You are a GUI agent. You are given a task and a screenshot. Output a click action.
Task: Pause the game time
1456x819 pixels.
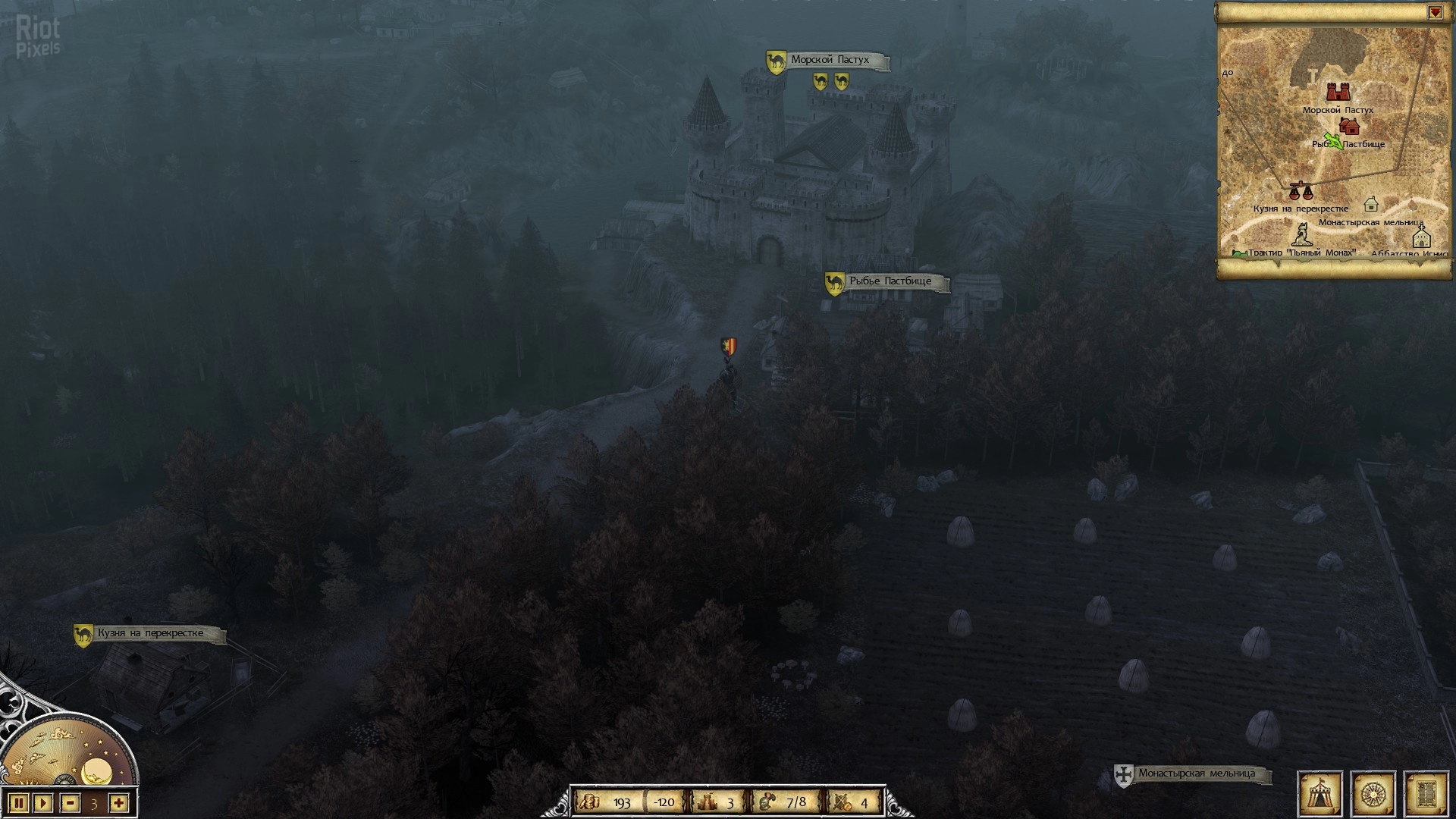point(20,802)
